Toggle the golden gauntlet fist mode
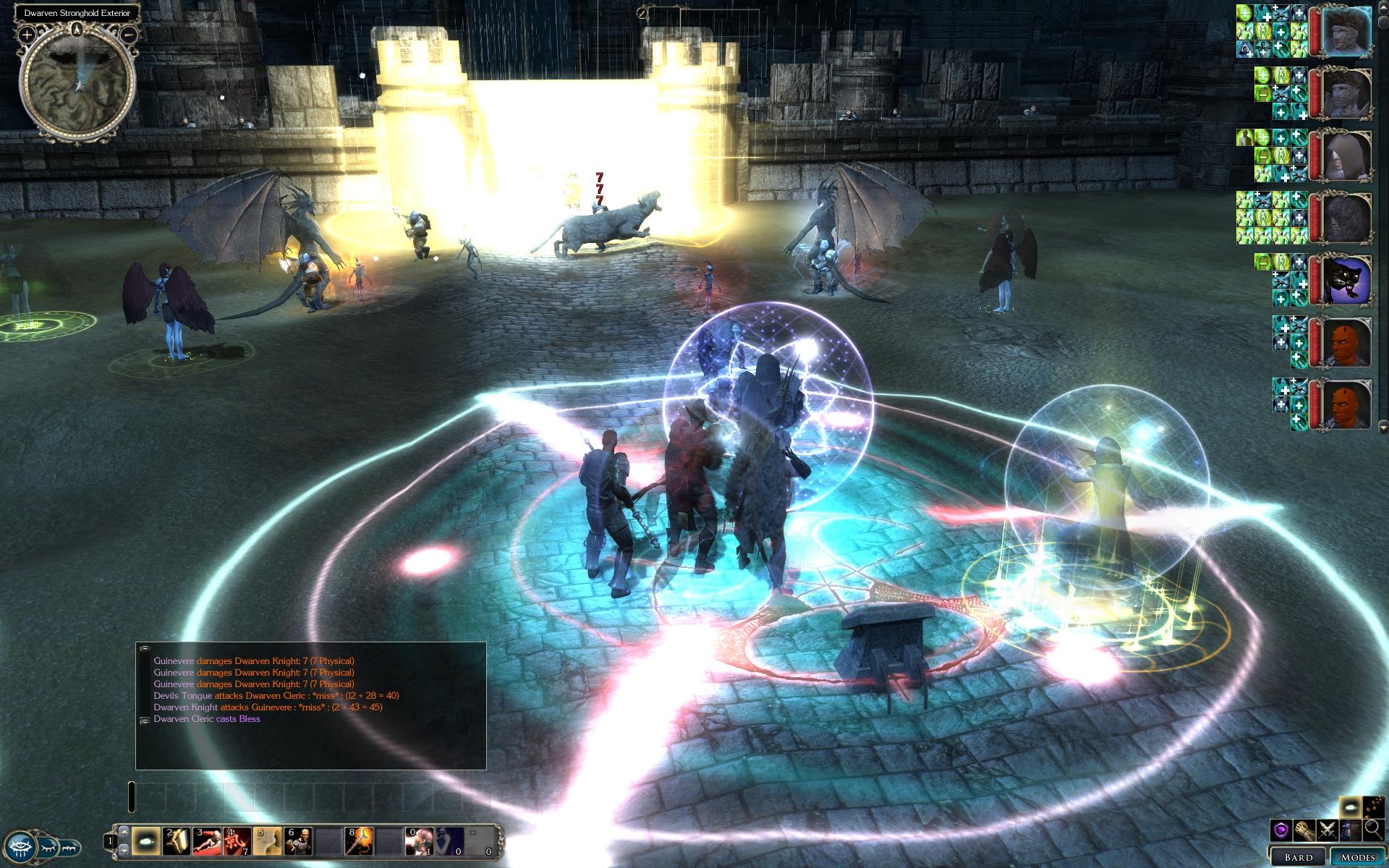This screenshot has height=868, width=1389. (x=1304, y=830)
